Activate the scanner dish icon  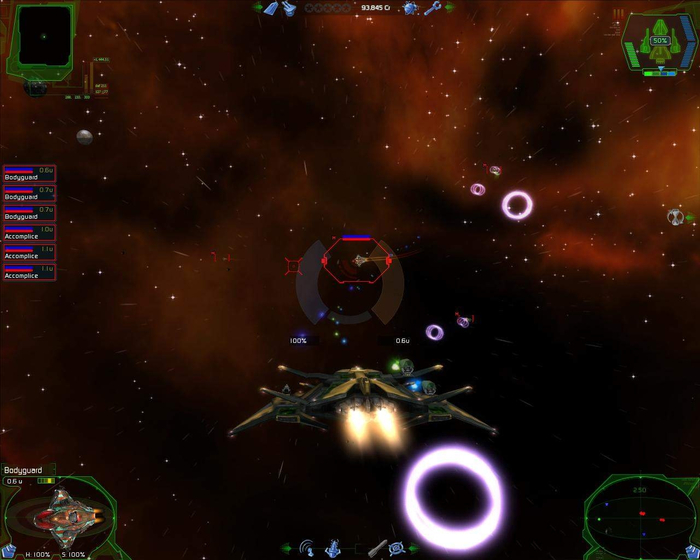coord(308,548)
